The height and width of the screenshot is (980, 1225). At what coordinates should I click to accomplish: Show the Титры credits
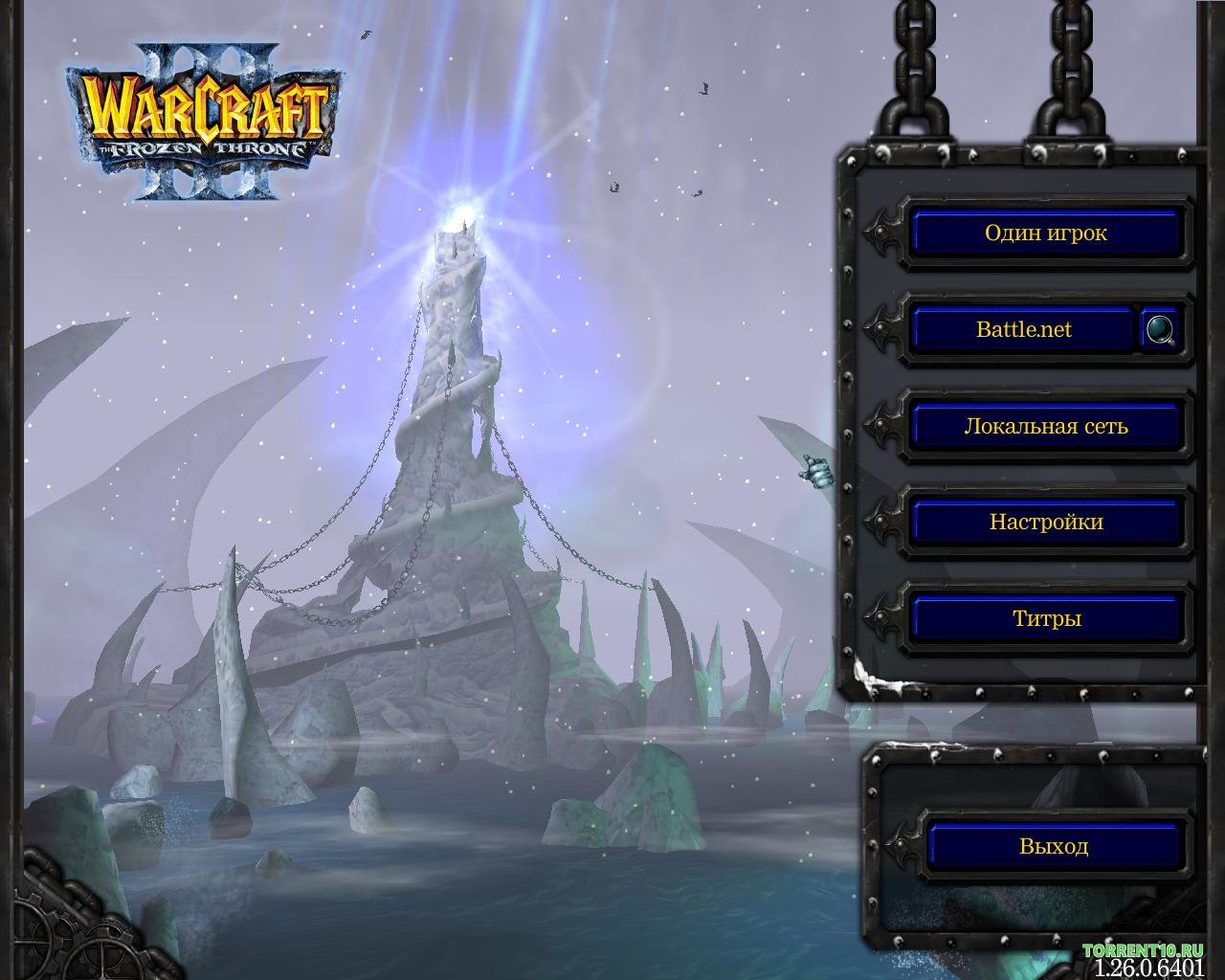tap(1045, 619)
